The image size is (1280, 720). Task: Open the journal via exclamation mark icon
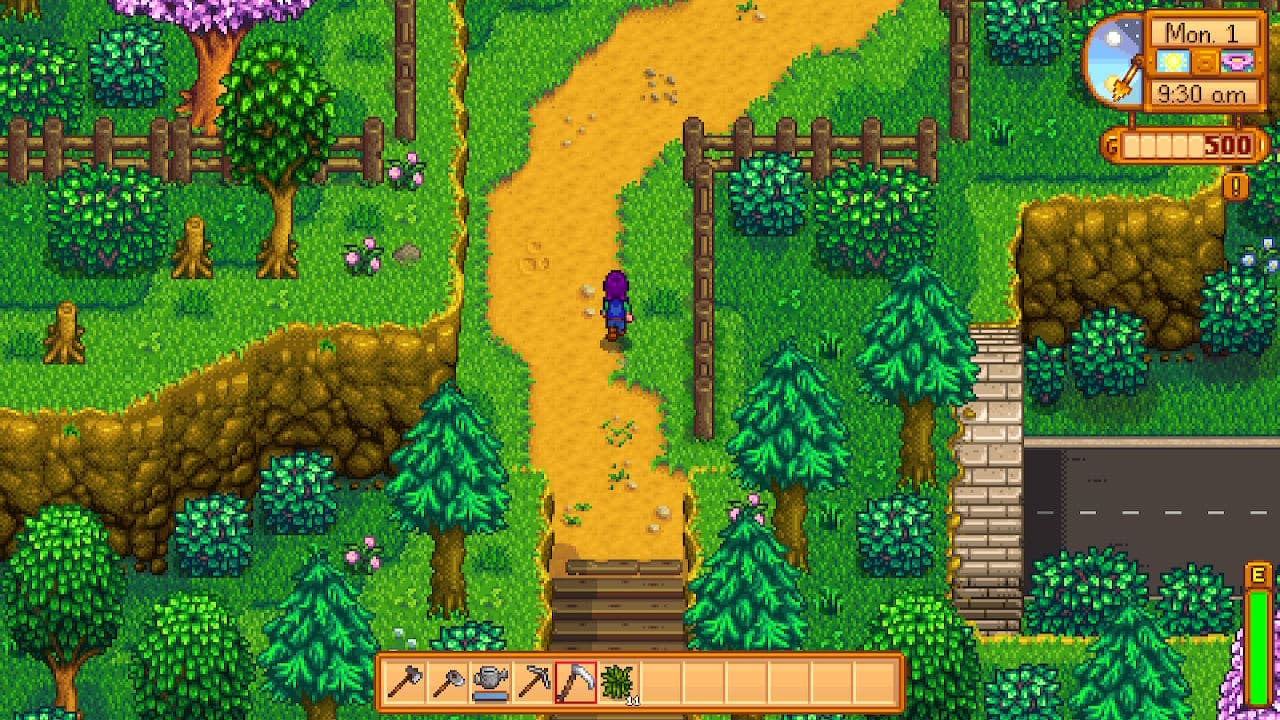click(1236, 186)
